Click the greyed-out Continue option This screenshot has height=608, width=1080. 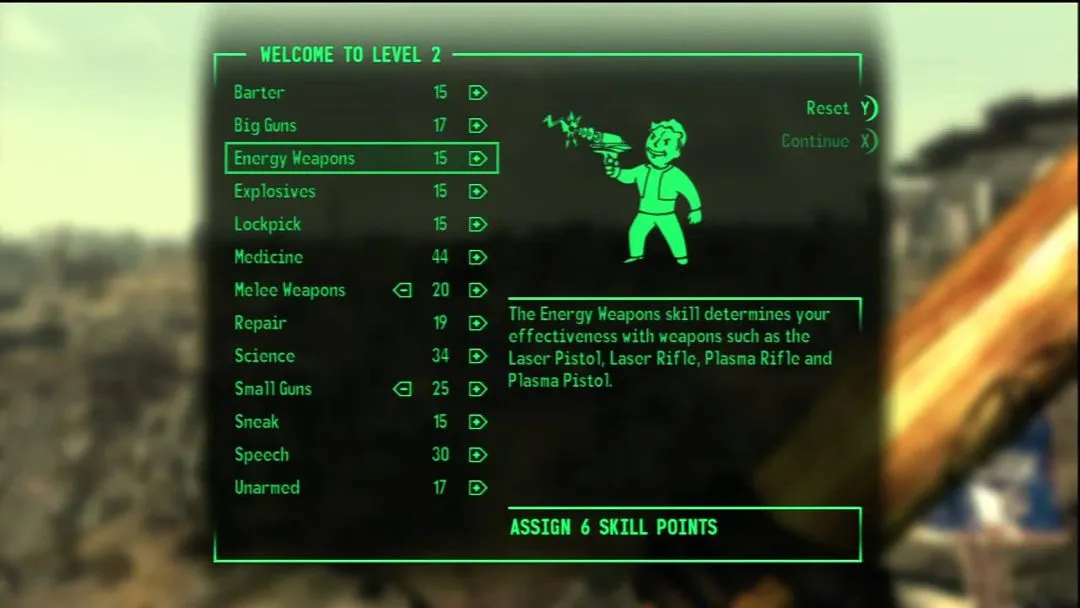click(x=828, y=141)
